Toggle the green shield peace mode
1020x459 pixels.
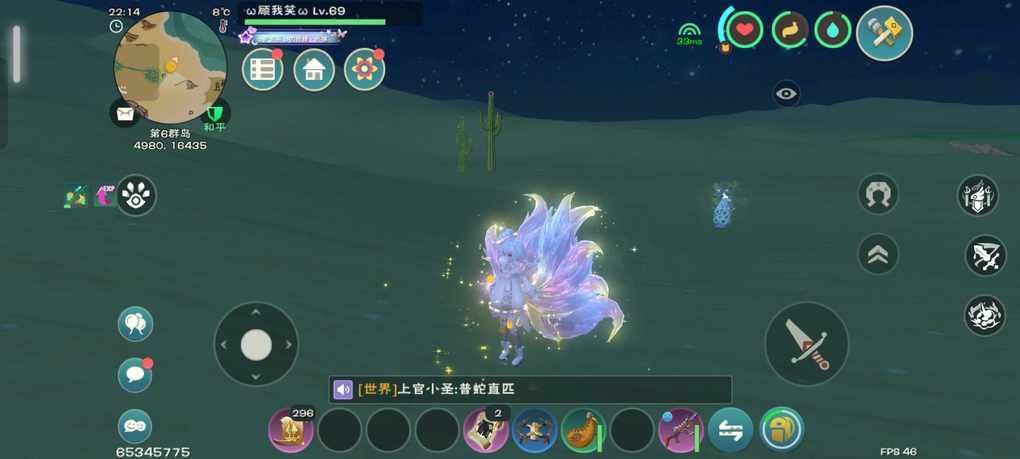pyautogui.click(x=215, y=112)
